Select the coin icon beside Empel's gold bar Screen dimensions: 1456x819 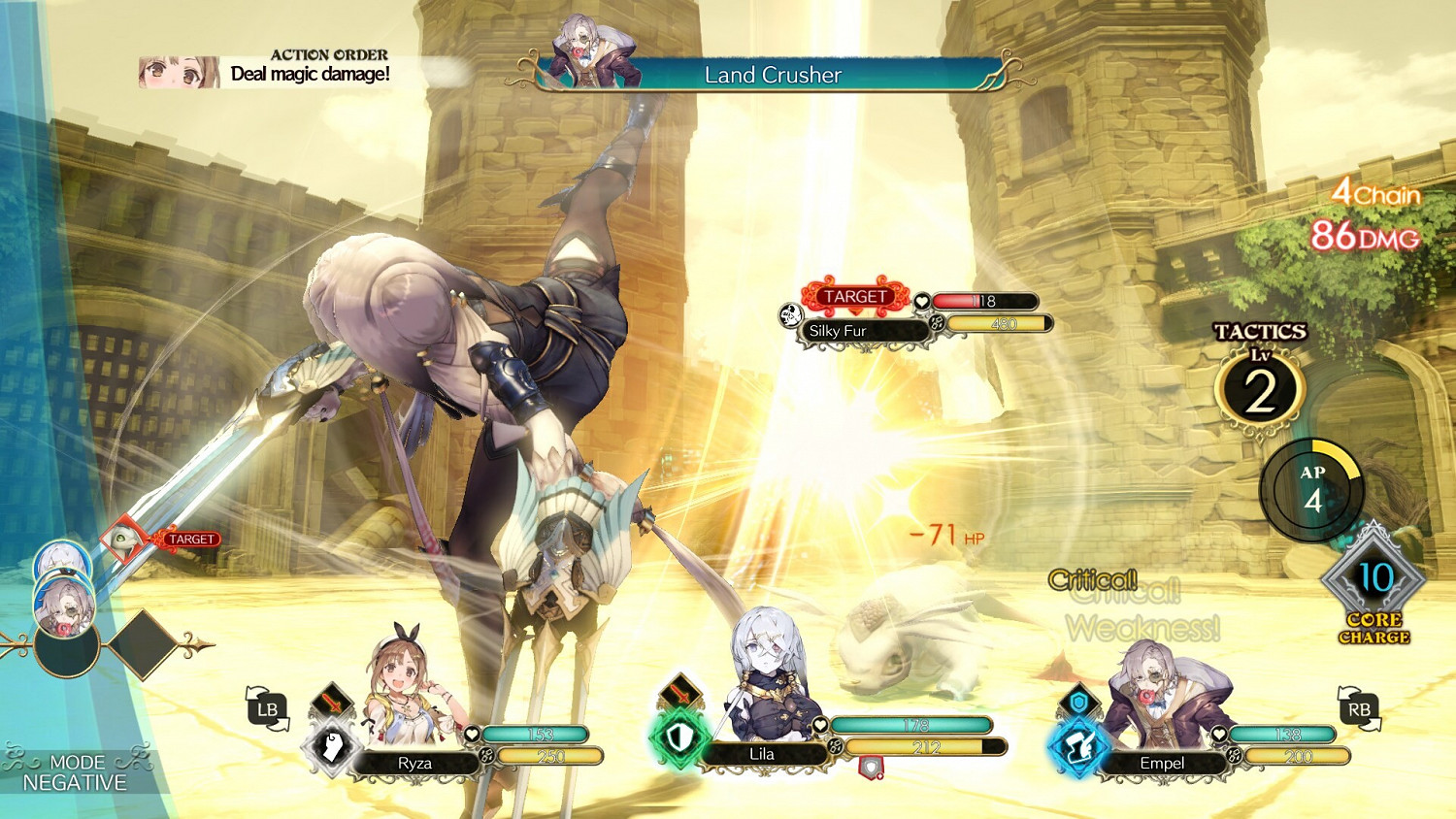[1234, 757]
